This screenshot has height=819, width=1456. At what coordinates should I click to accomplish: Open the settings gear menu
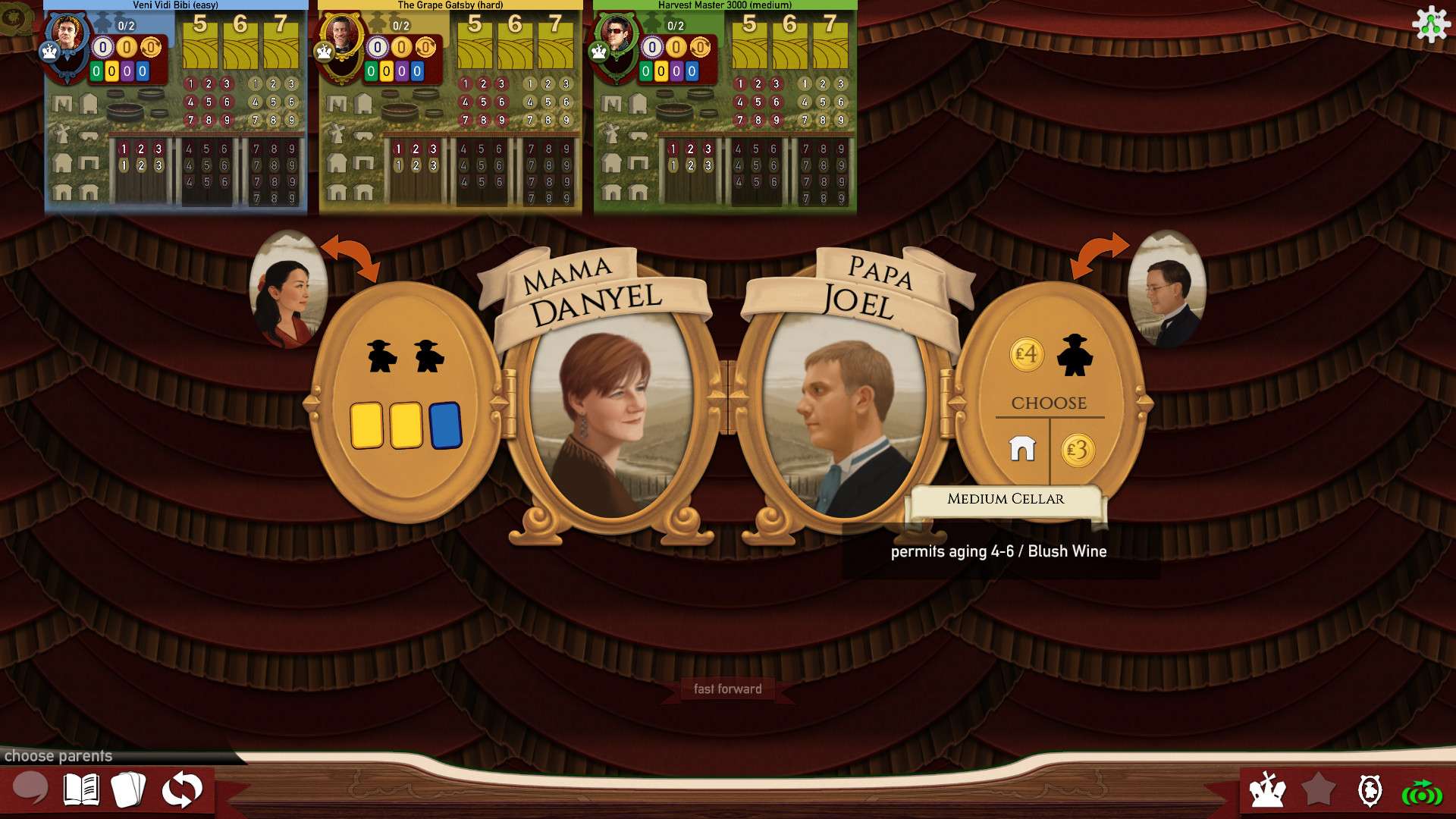(x=1430, y=24)
